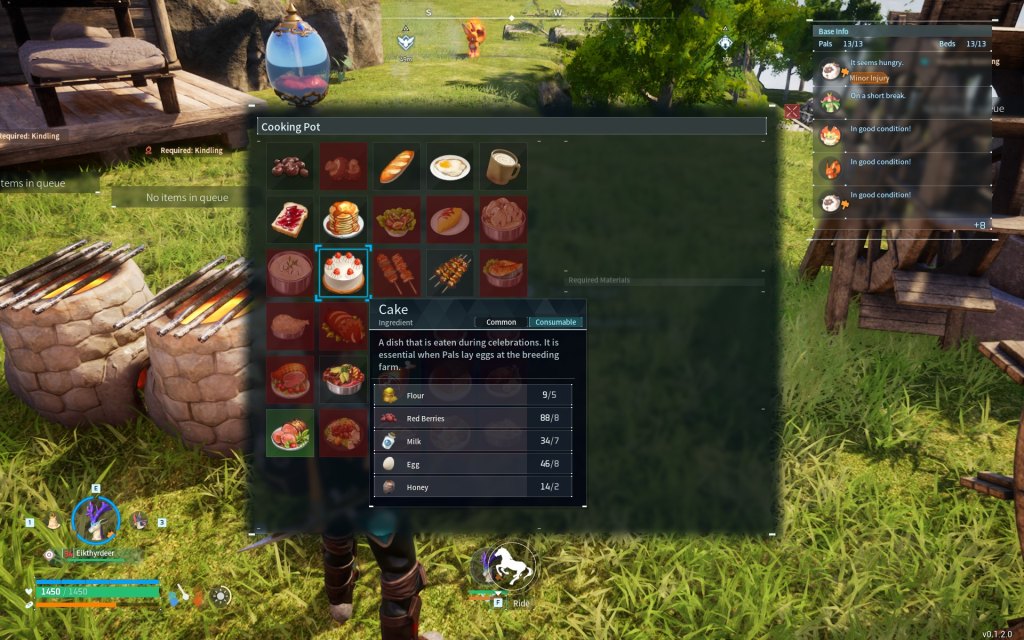The image size is (1024, 640).
Task: Expand the +8 remaining Pals list
Action: click(x=979, y=225)
